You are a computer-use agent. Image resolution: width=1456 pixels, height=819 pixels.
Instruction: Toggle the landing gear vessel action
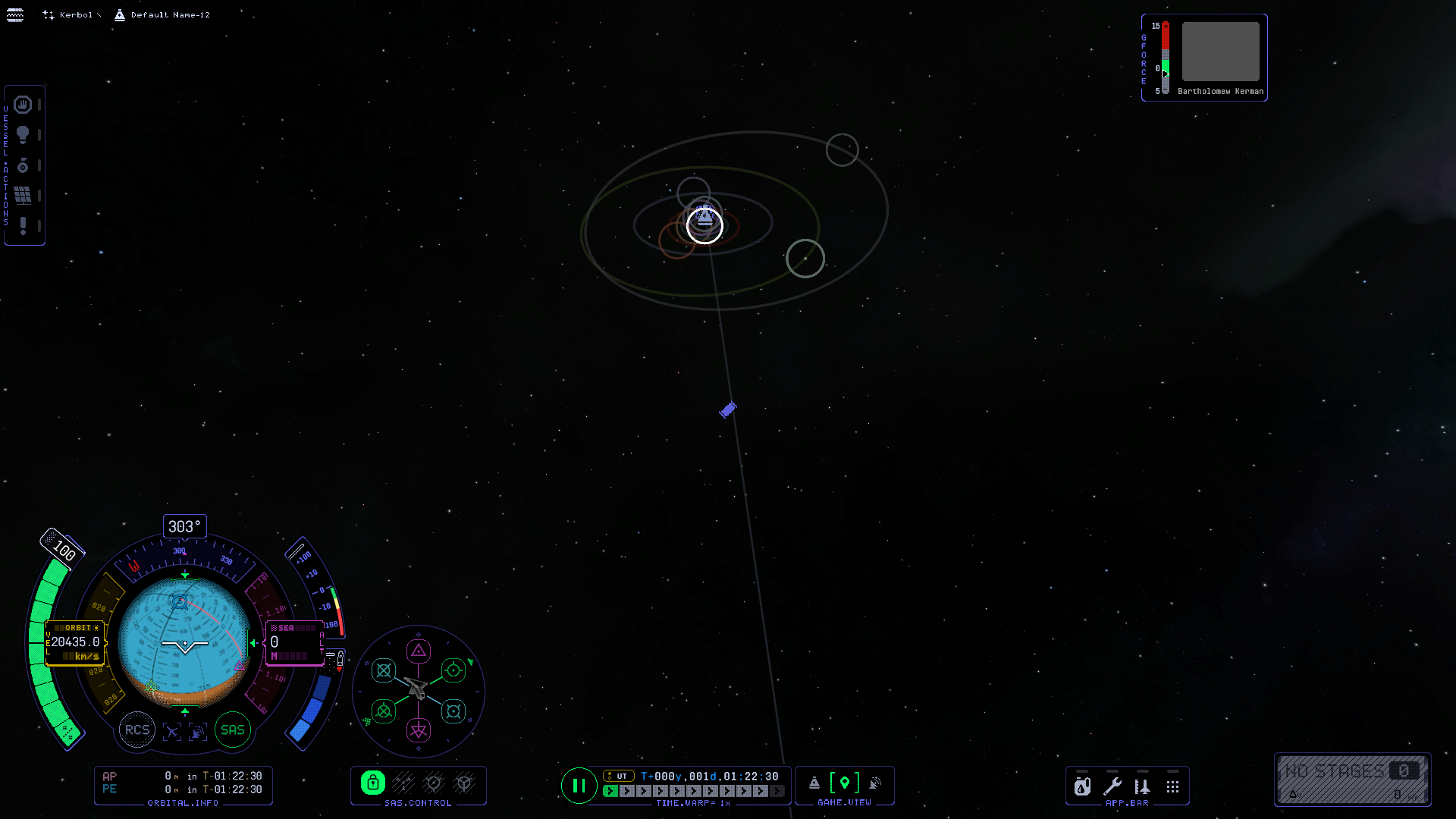click(23, 165)
